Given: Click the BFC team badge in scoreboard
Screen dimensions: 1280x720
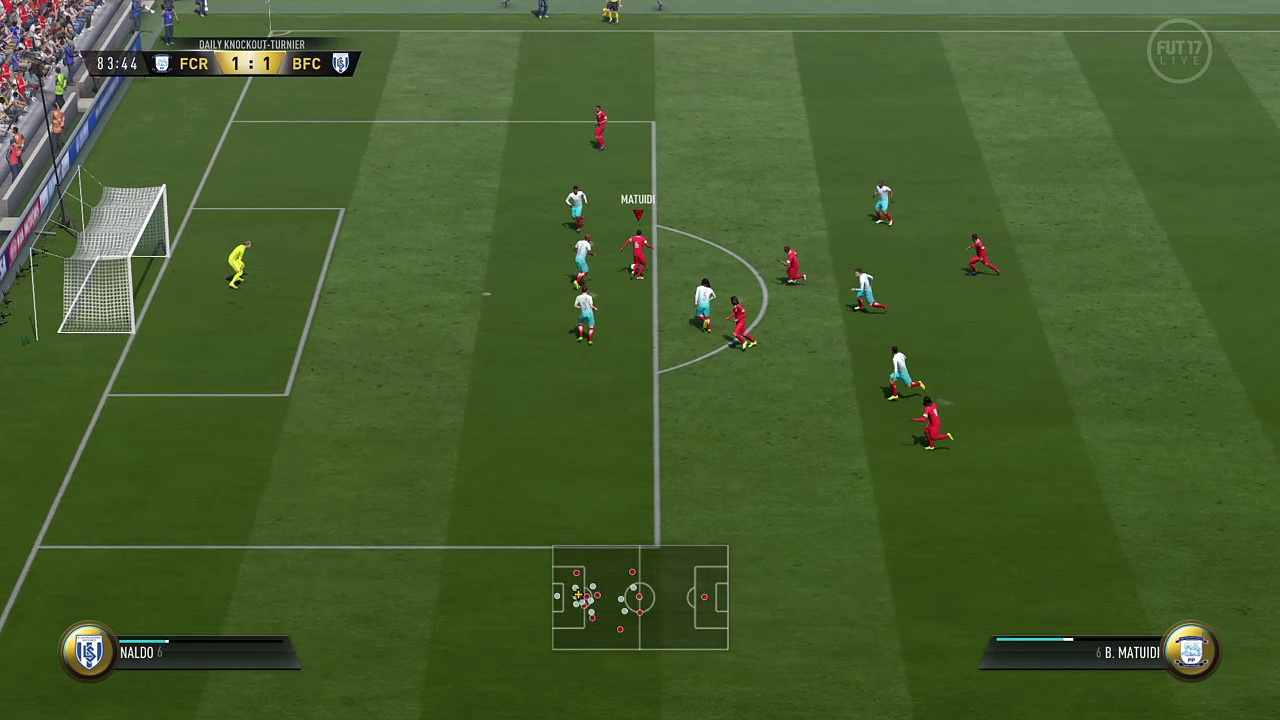Looking at the screenshot, I should (341, 64).
